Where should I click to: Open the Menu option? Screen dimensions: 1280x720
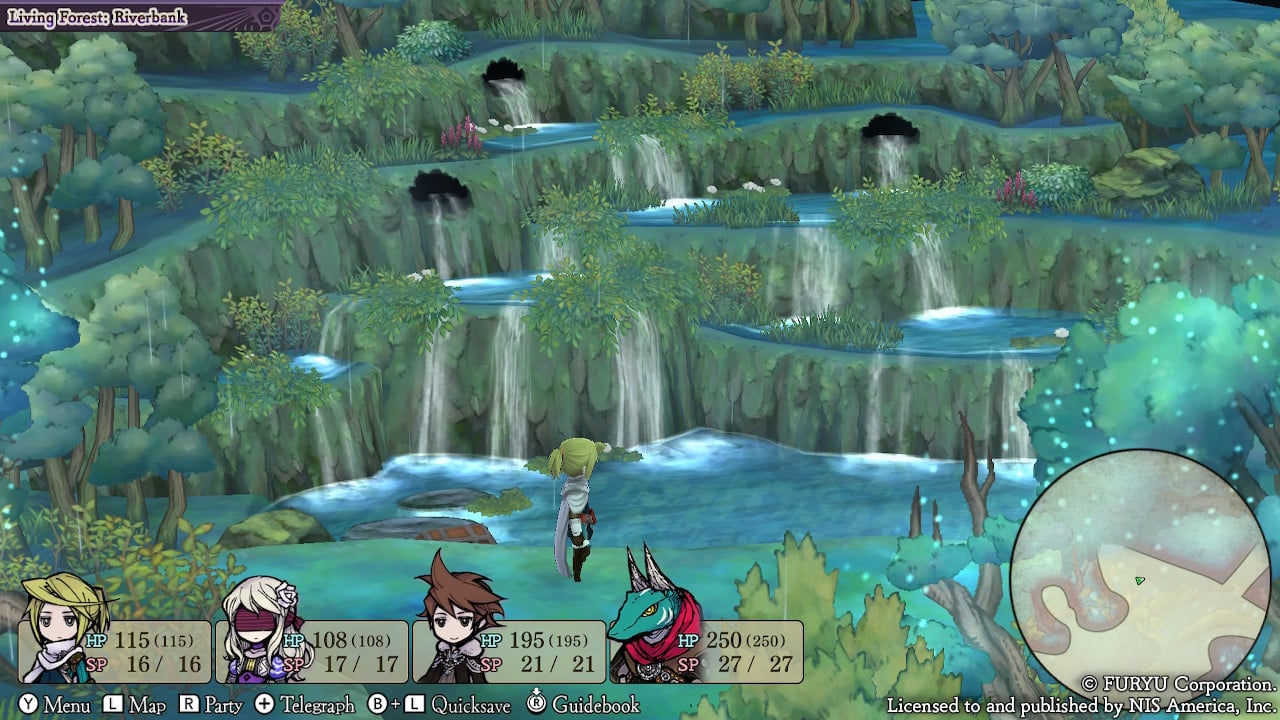(x=55, y=705)
